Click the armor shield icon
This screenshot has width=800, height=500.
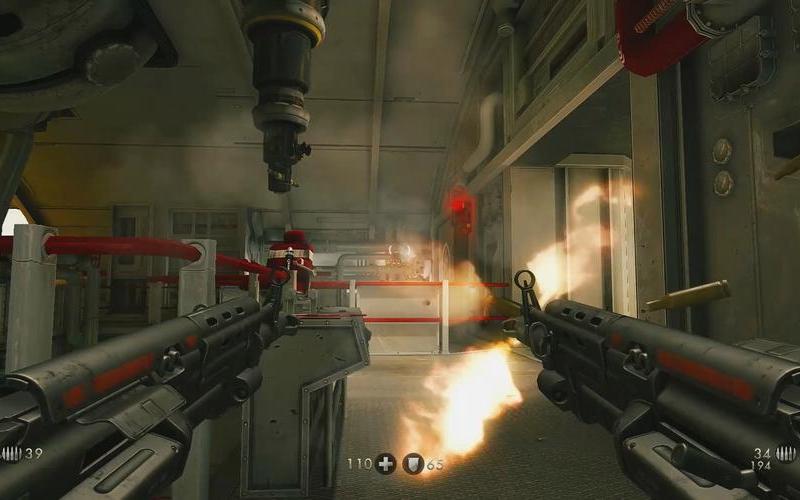413,464
